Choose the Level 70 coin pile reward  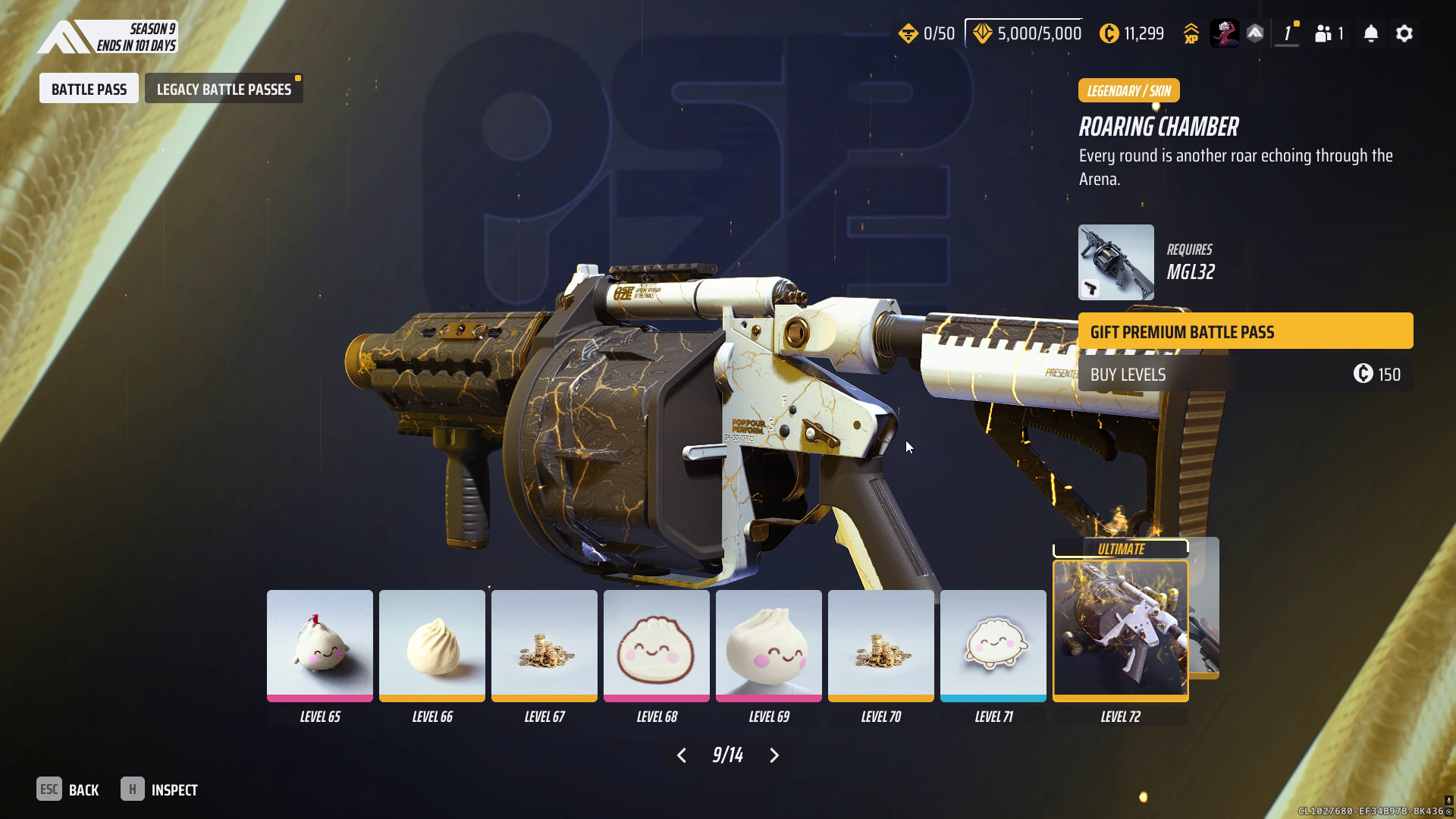point(880,645)
